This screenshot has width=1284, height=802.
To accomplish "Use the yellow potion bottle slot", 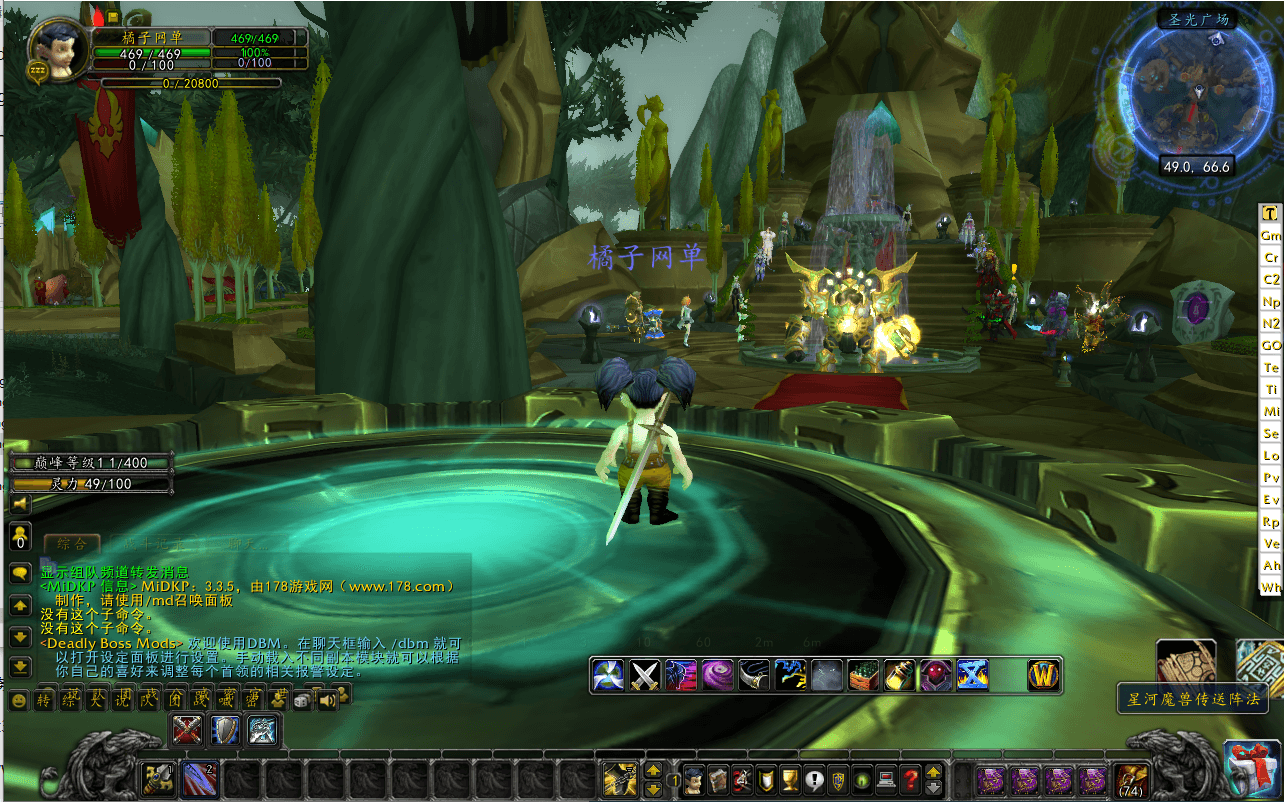I will (900, 676).
